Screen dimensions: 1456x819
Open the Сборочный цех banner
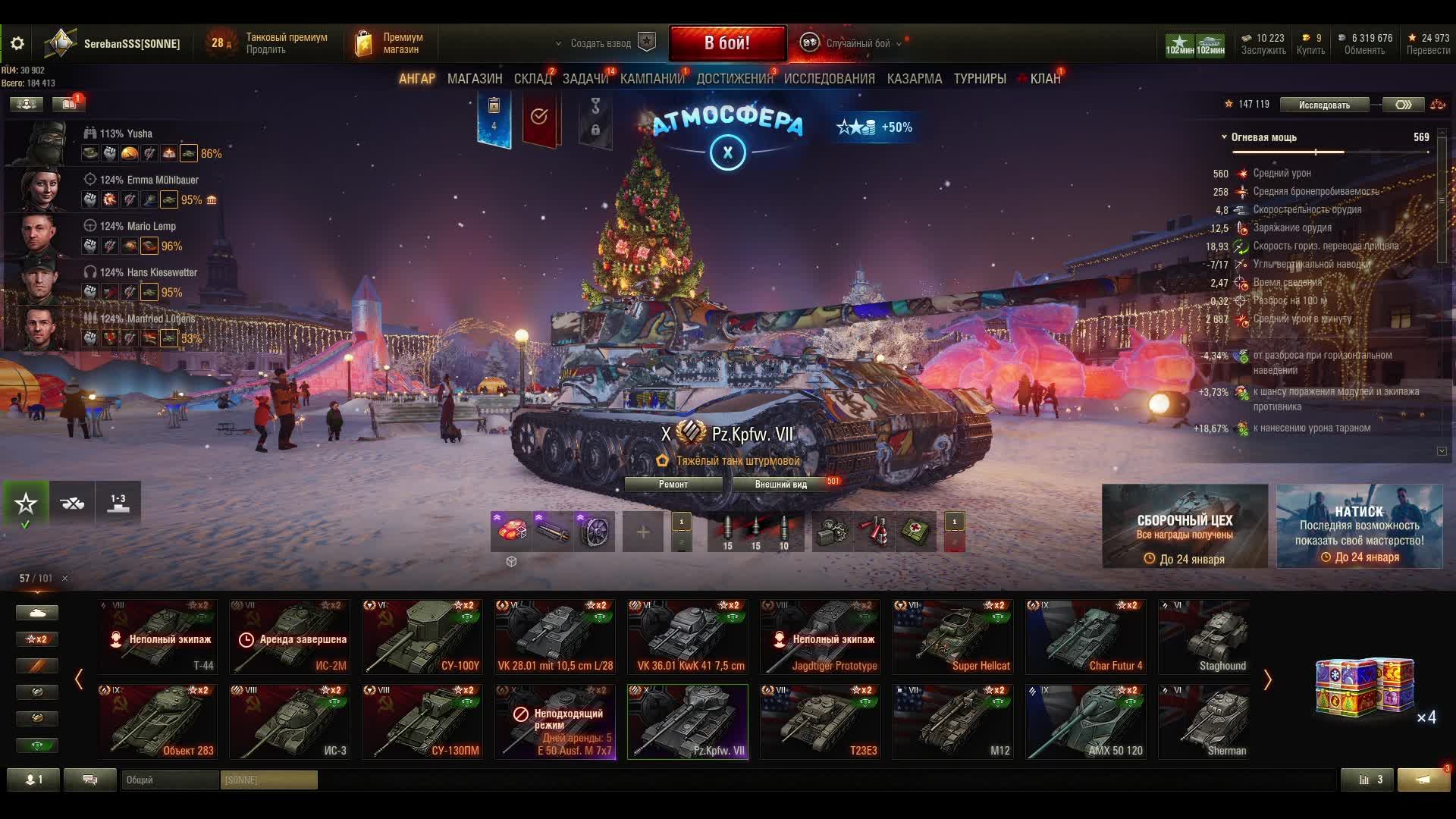coord(1185,526)
